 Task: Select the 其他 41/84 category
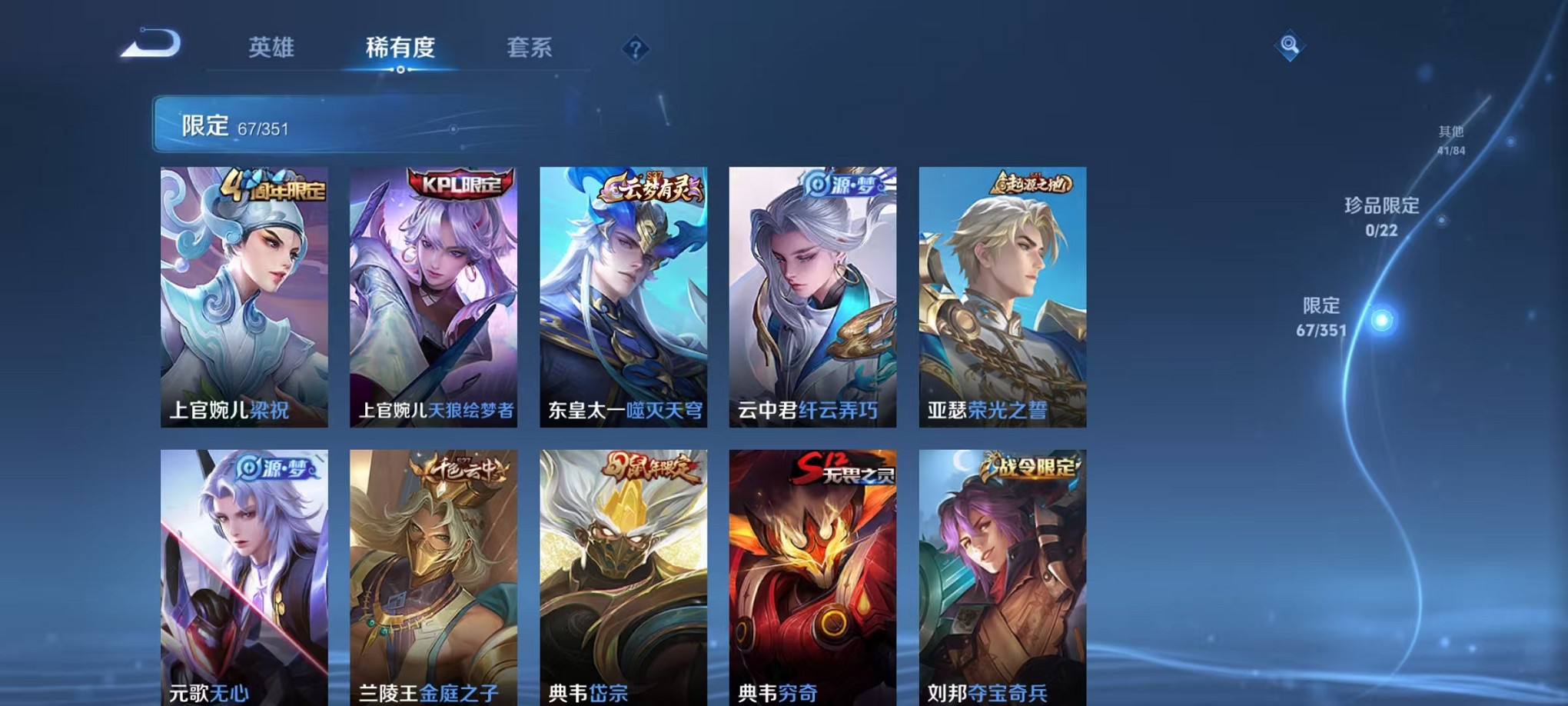coord(1450,138)
